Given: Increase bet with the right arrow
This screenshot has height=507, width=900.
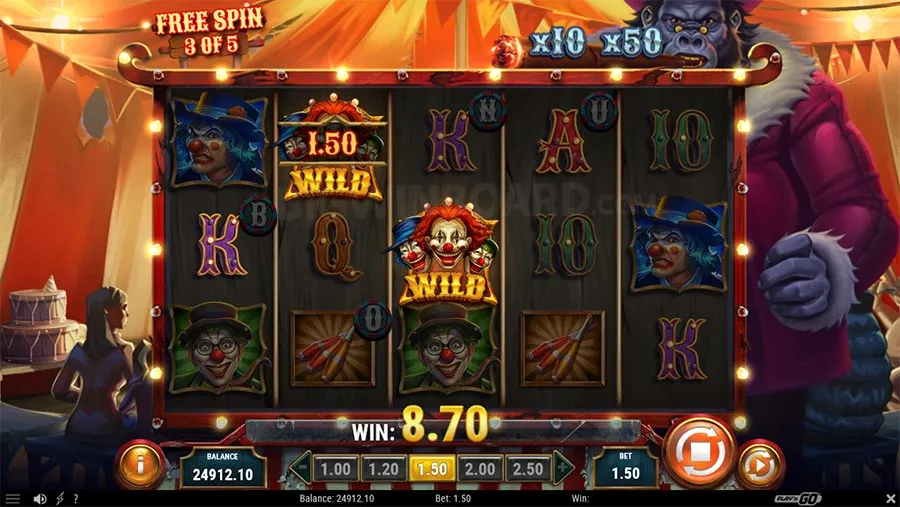Looking at the screenshot, I should tap(563, 467).
